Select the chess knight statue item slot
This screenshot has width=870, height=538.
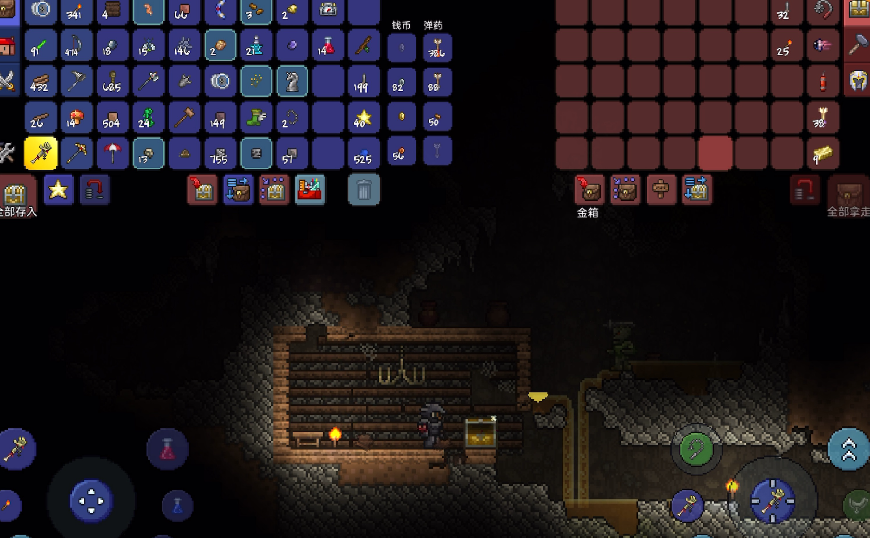pyautogui.click(x=292, y=81)
